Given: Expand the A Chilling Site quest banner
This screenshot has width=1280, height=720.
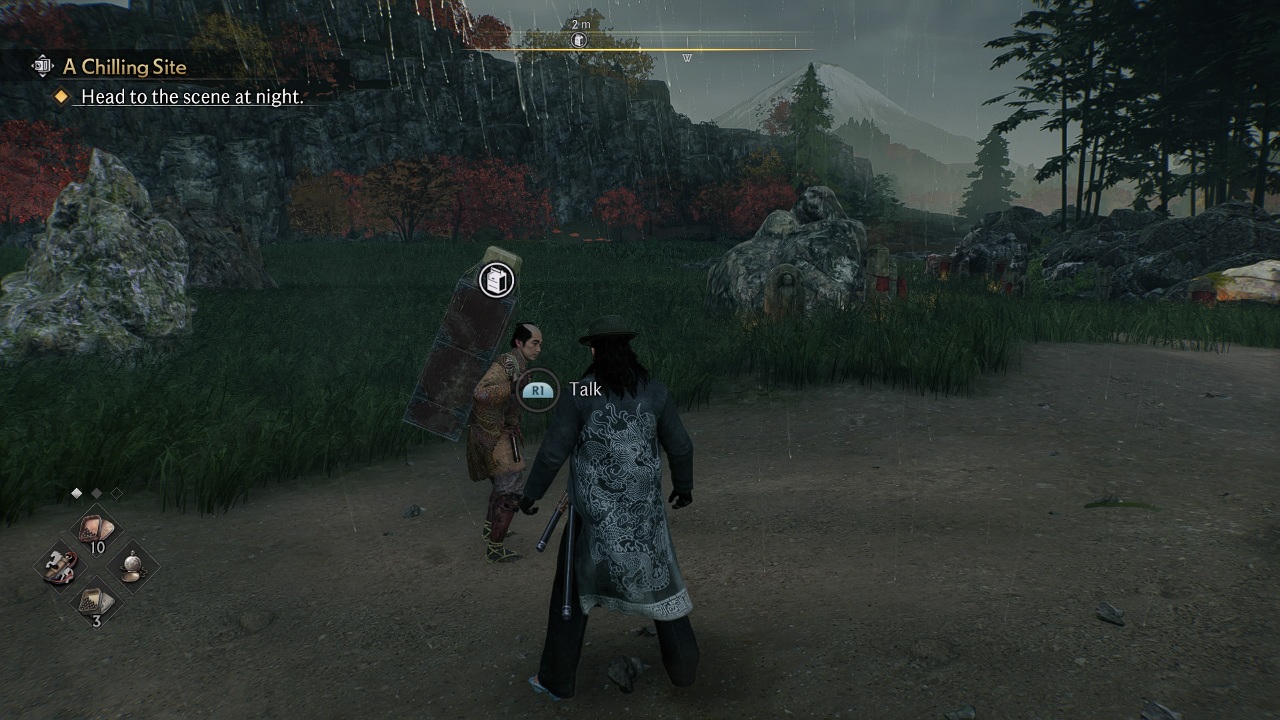Looking at the screenshot, I should point(125,66).
